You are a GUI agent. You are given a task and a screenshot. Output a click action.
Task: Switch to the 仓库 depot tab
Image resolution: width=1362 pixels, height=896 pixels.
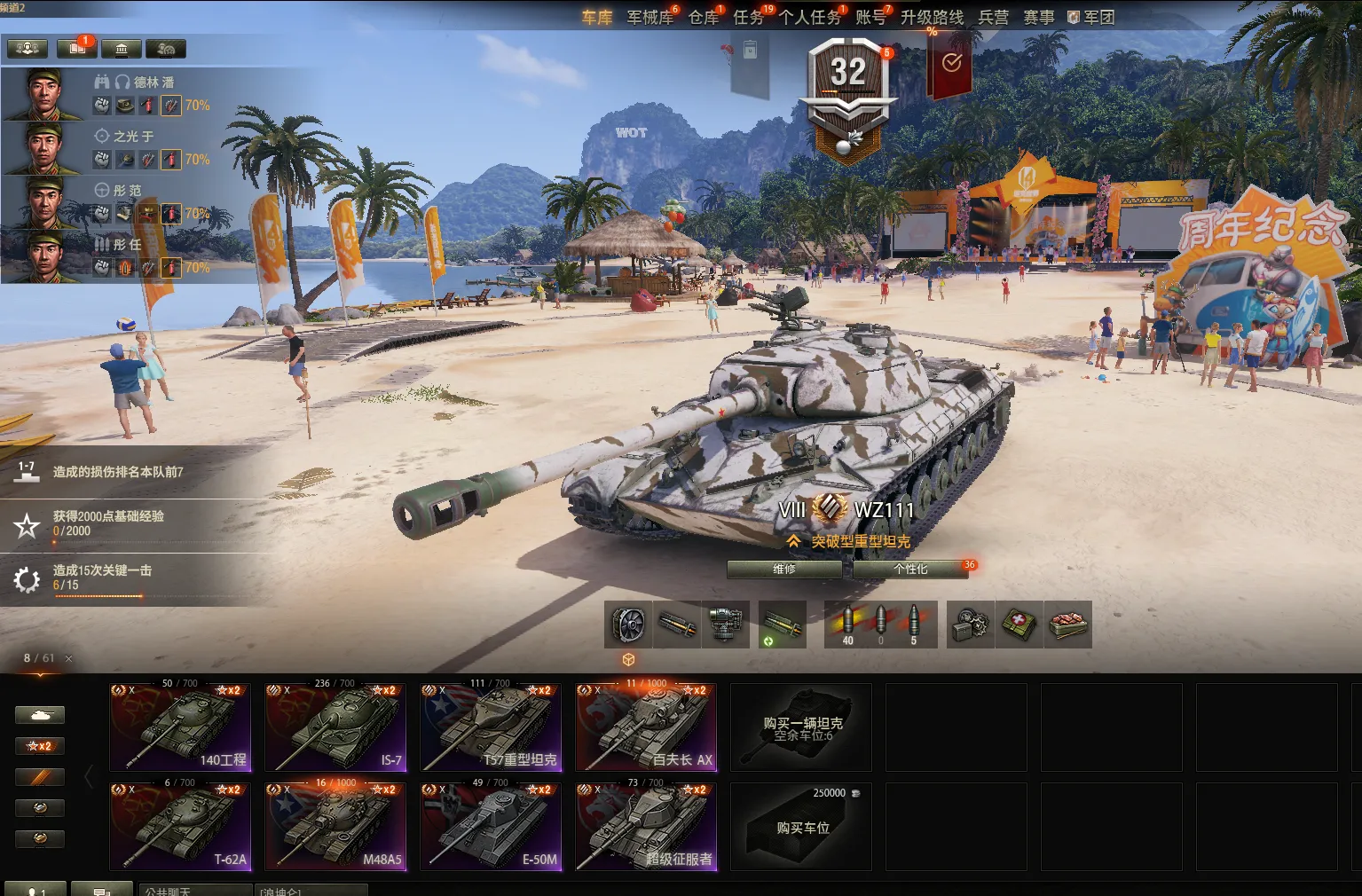(x=704, y=17)
